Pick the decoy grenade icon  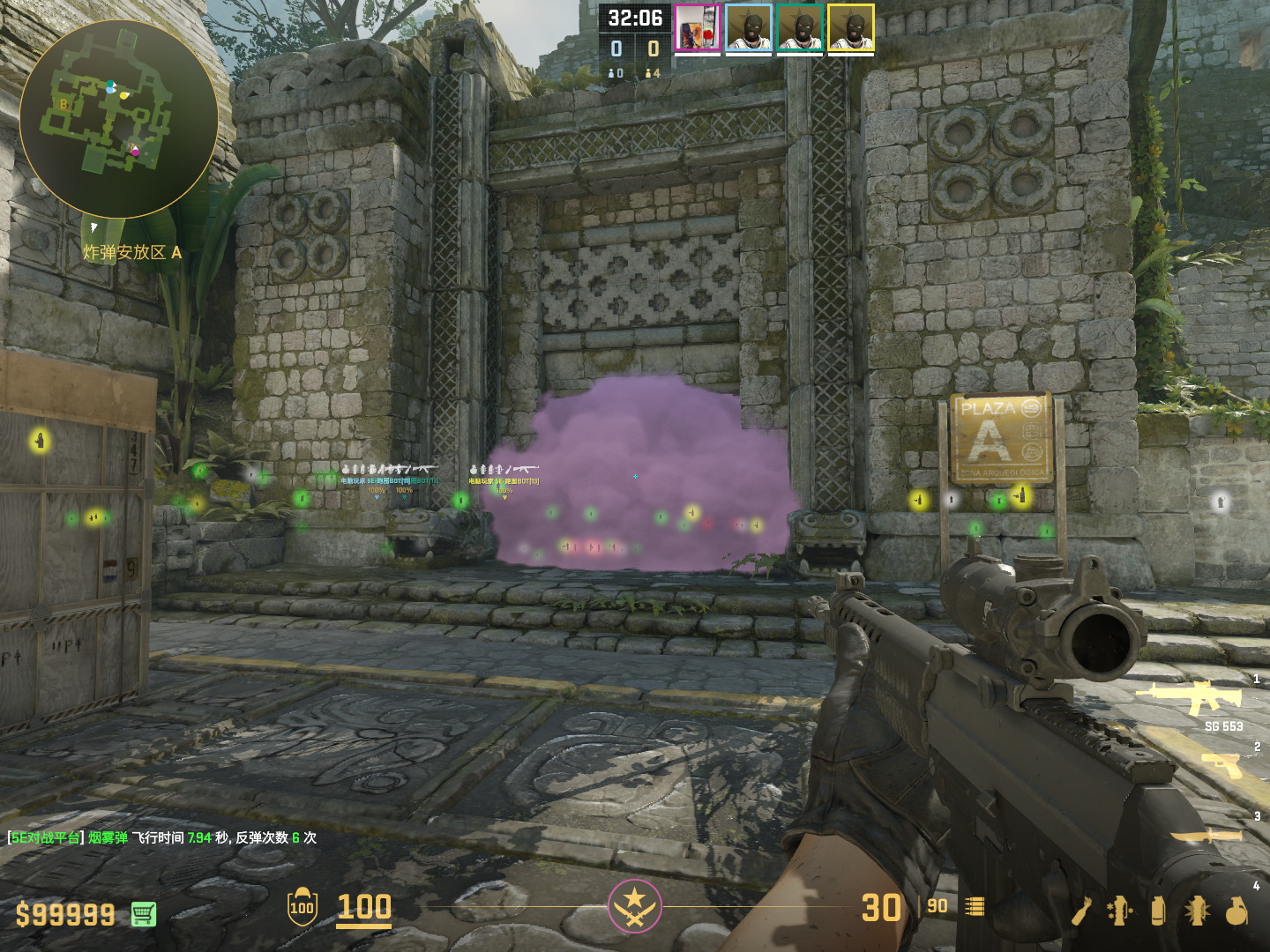pyautogui.click(x=1120, y=911)
